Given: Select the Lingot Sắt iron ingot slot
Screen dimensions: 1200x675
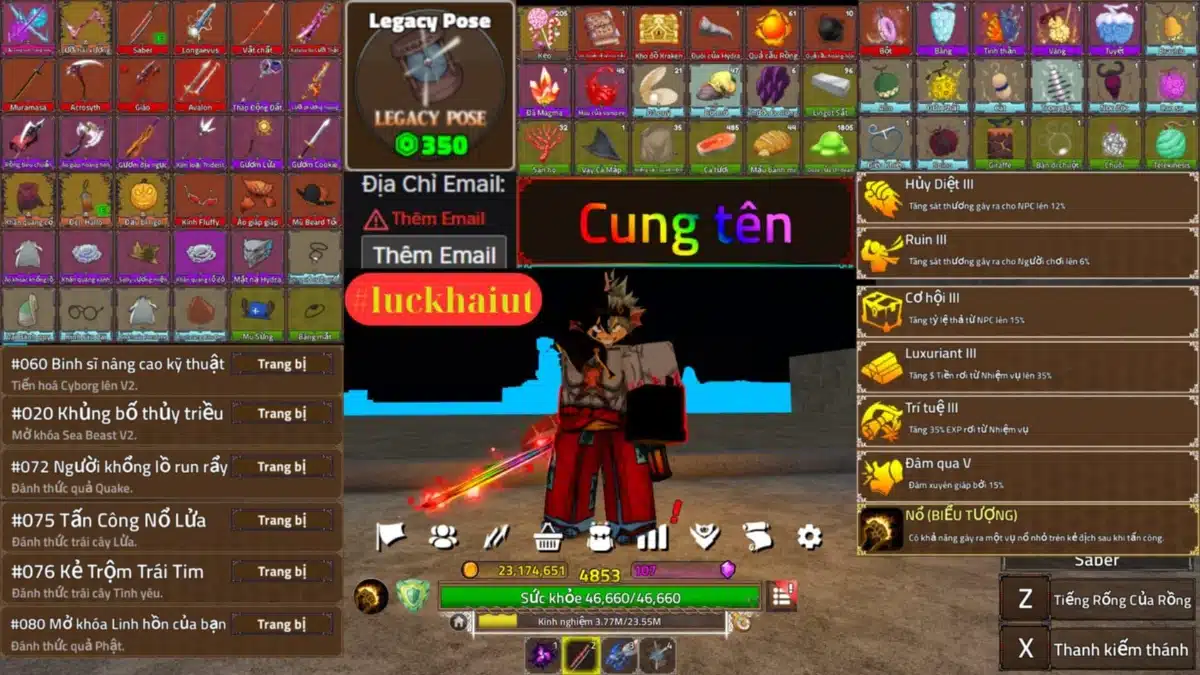Looking at the screenshot, I should pos(829,88).
